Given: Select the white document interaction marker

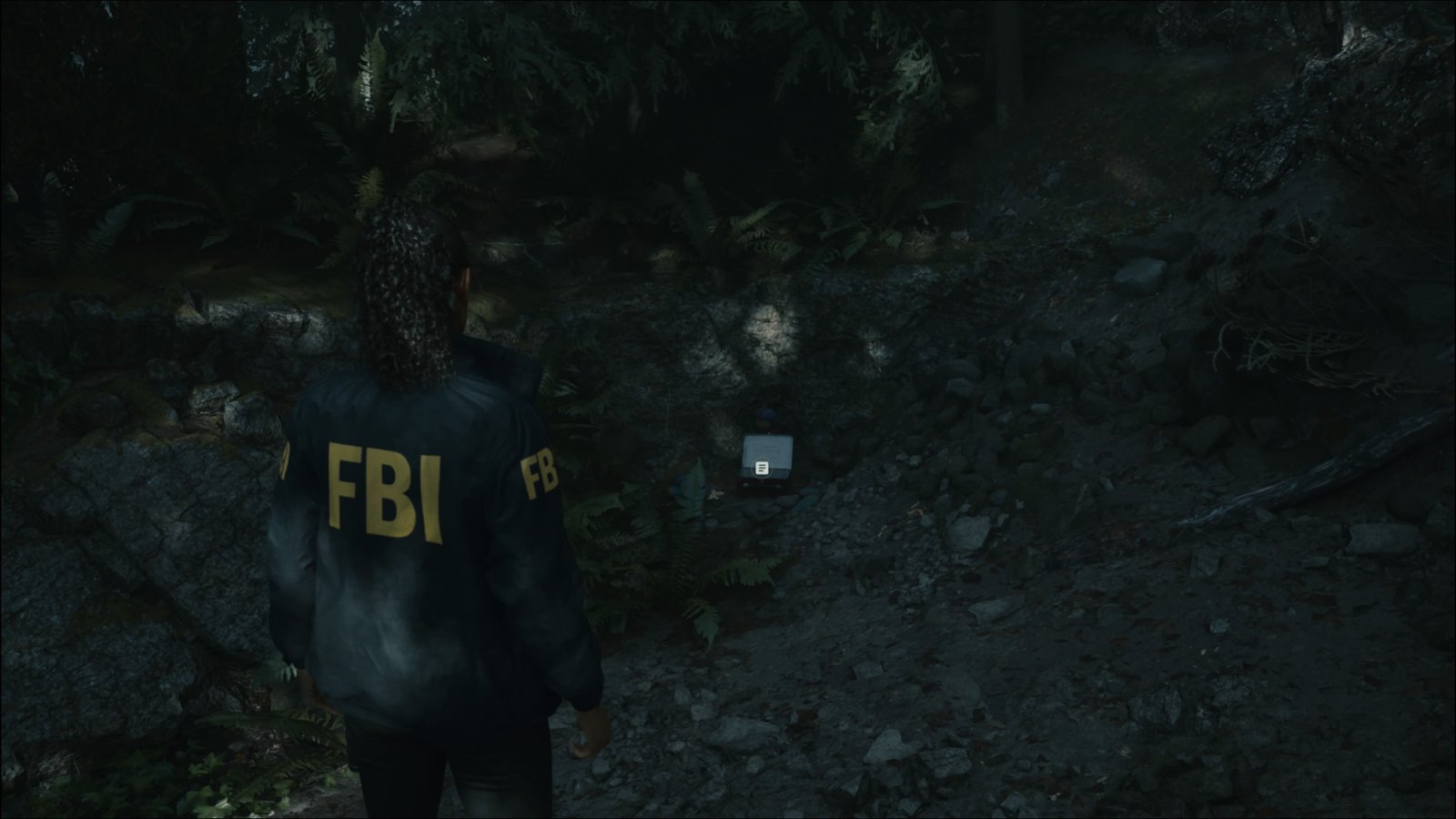Looking at the screenshot, I should (x=763, y=468).
